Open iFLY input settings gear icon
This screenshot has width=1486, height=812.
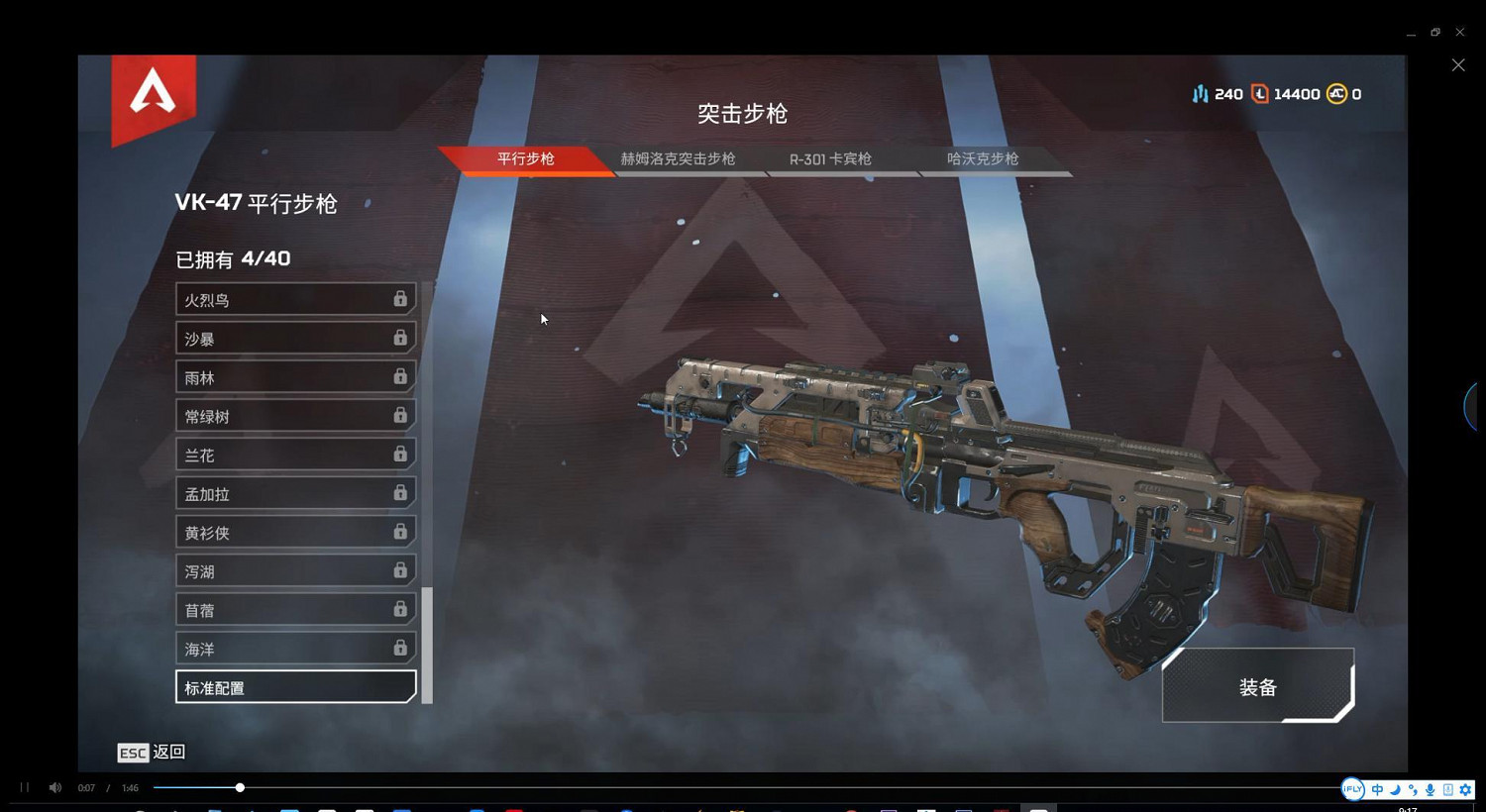click(1464, 789)
